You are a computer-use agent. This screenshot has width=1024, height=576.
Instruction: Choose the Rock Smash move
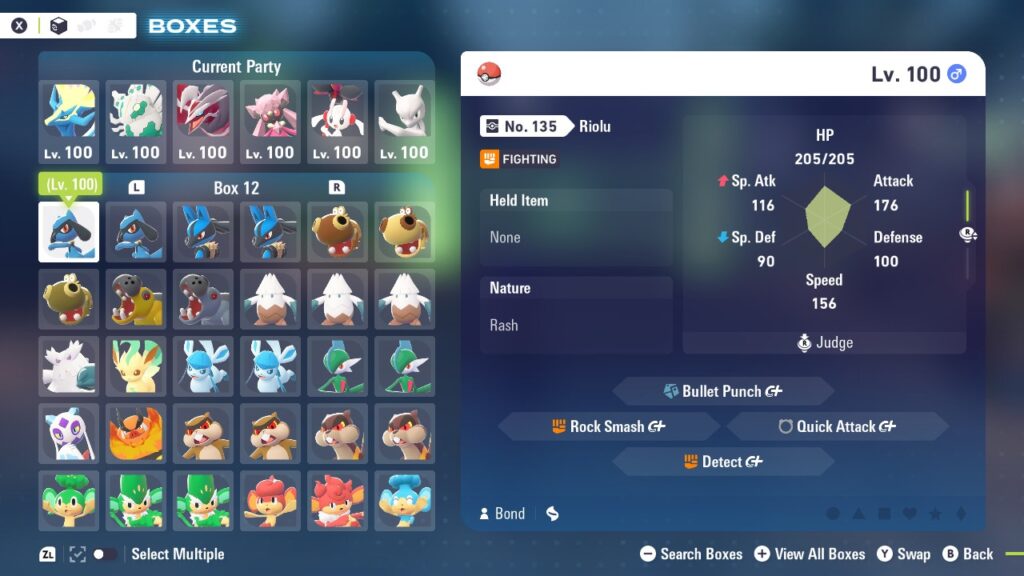608,426
